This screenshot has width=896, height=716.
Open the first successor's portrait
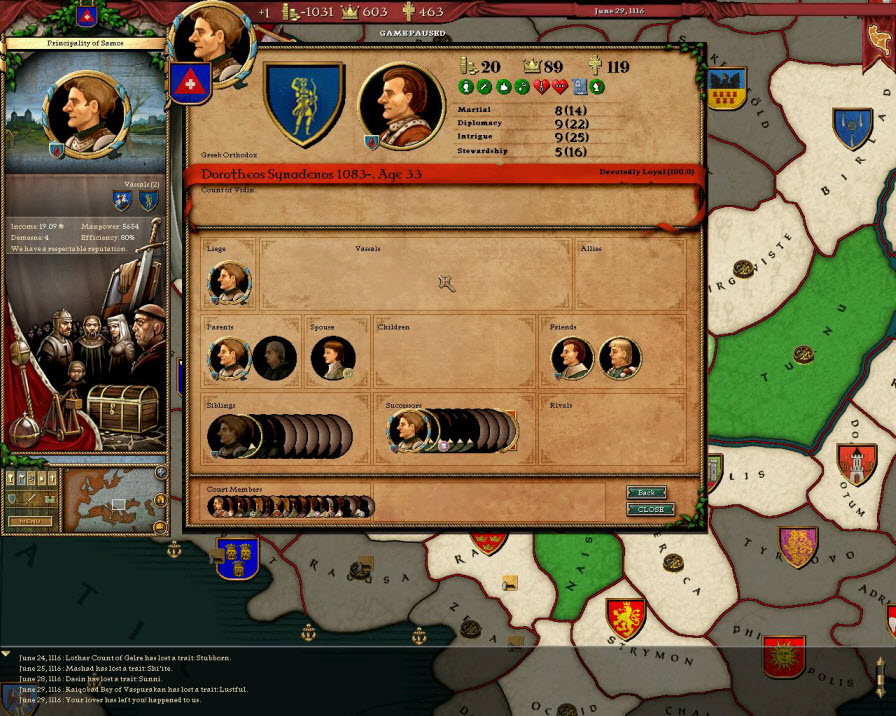pyautogui.click(x=408, y=432)
